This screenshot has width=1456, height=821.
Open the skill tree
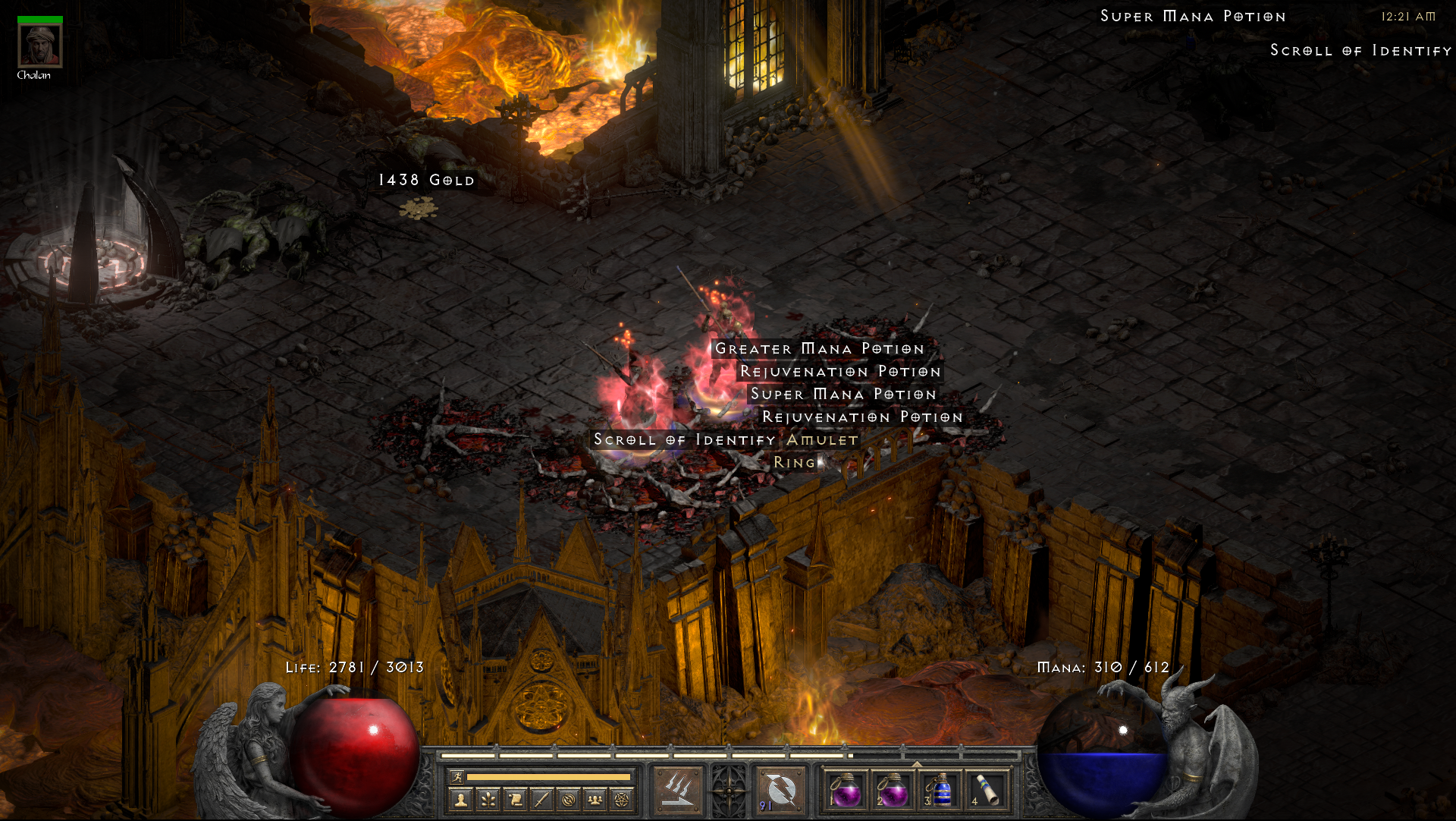(490, 798)
